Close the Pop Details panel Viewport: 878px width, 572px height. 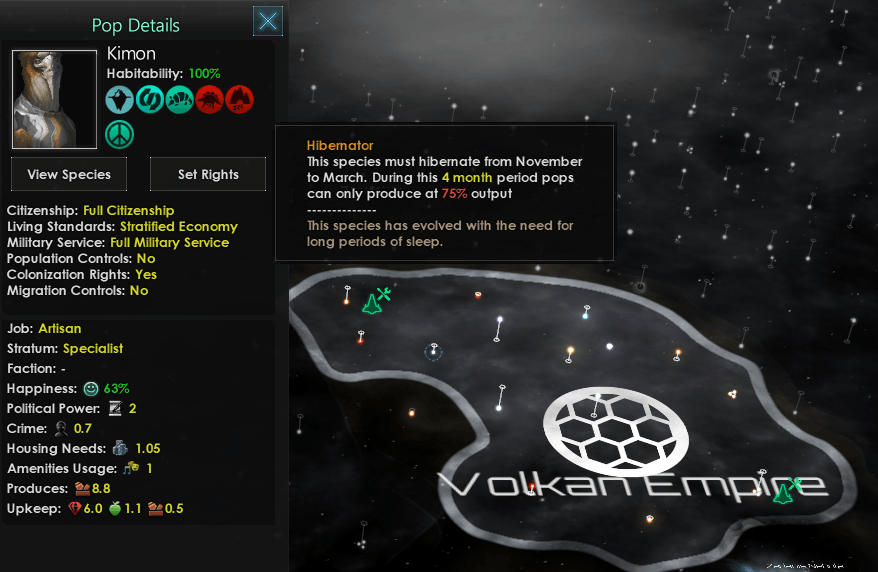(x=268, y=21)
